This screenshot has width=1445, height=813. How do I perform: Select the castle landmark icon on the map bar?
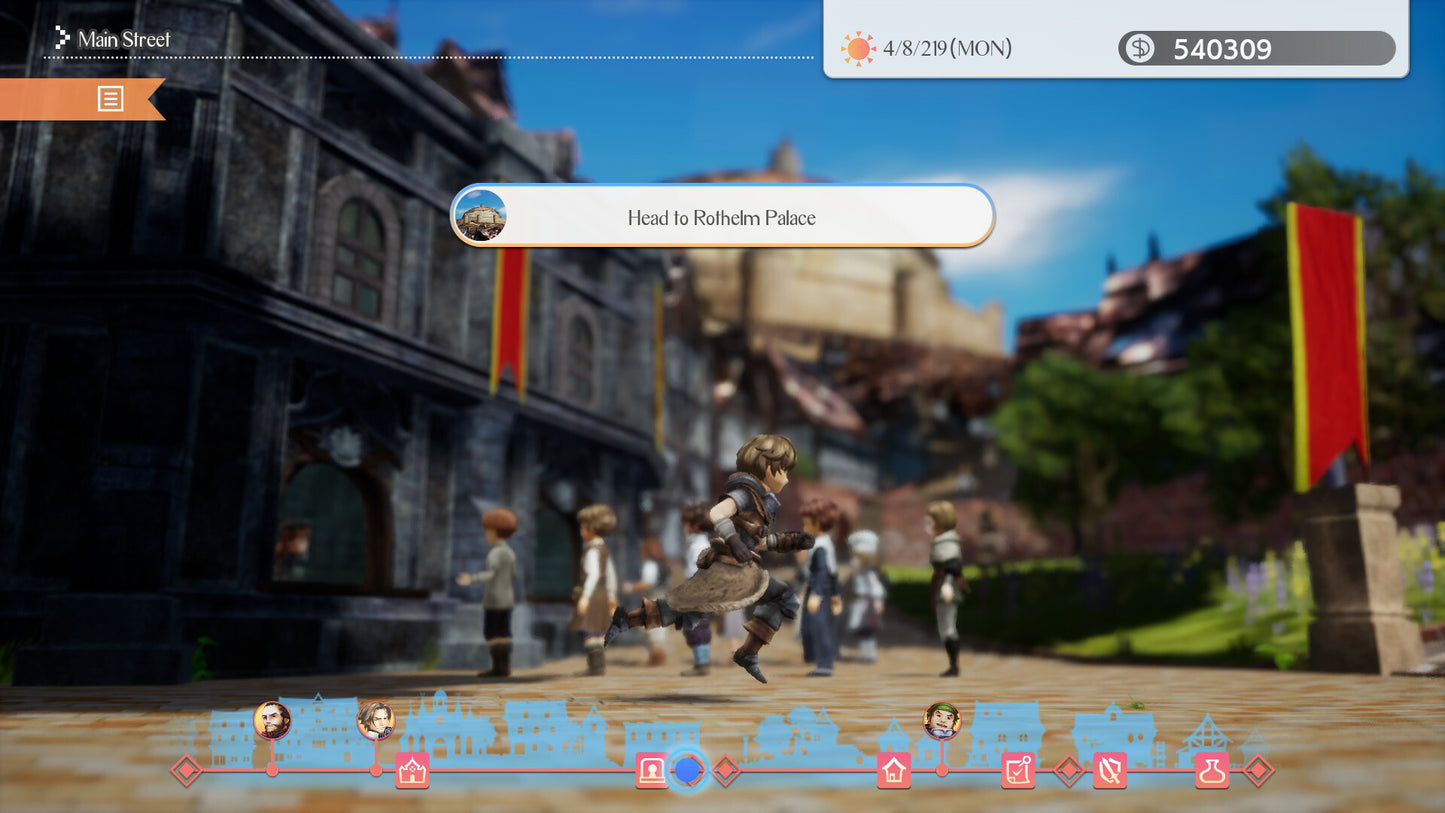pos(411,770)
